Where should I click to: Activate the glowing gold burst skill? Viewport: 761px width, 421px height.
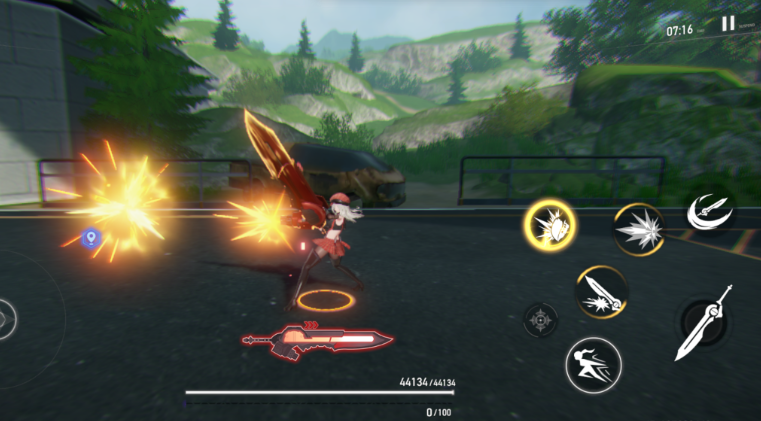coord(549,225)
